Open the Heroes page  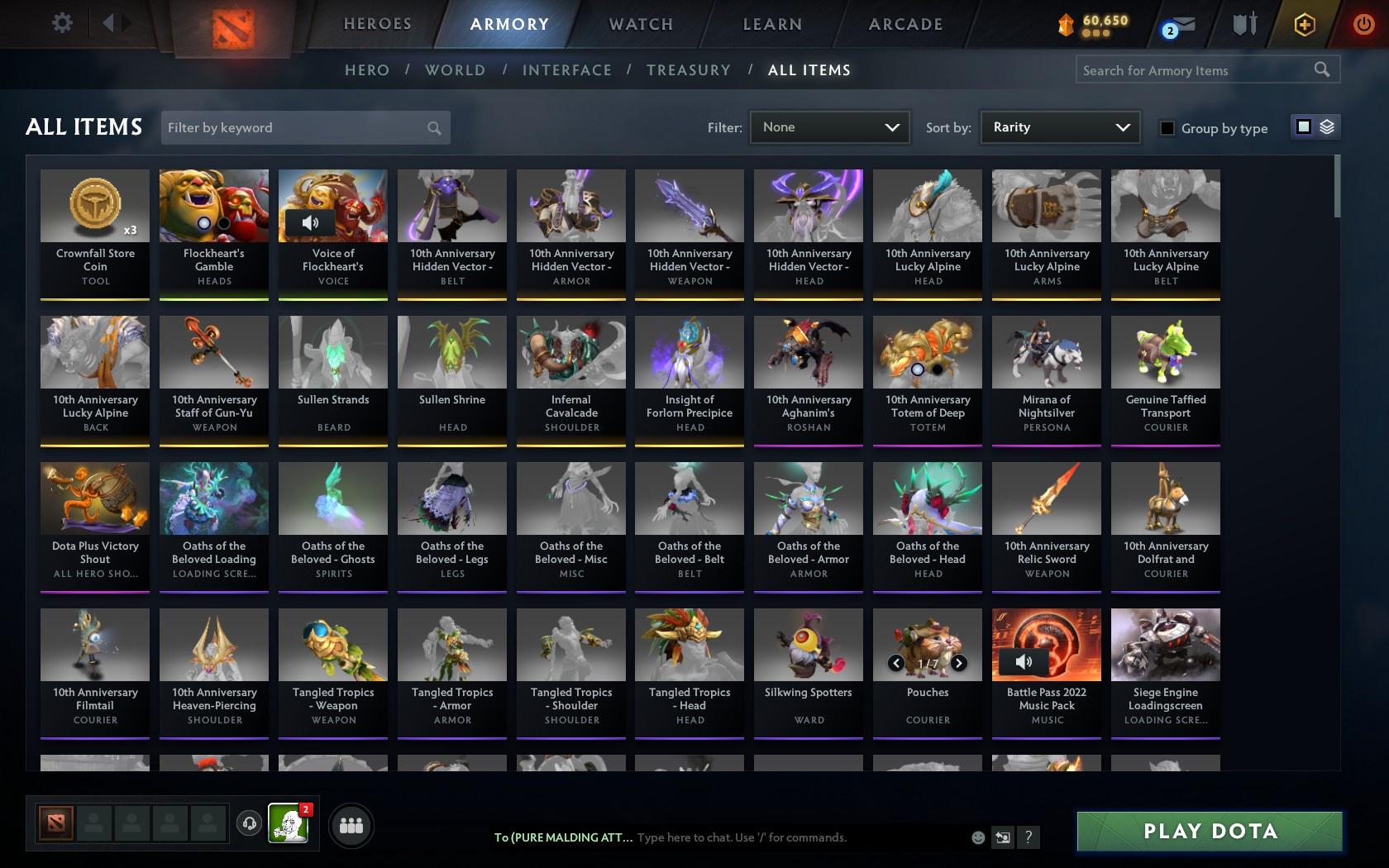coord(377,24)
